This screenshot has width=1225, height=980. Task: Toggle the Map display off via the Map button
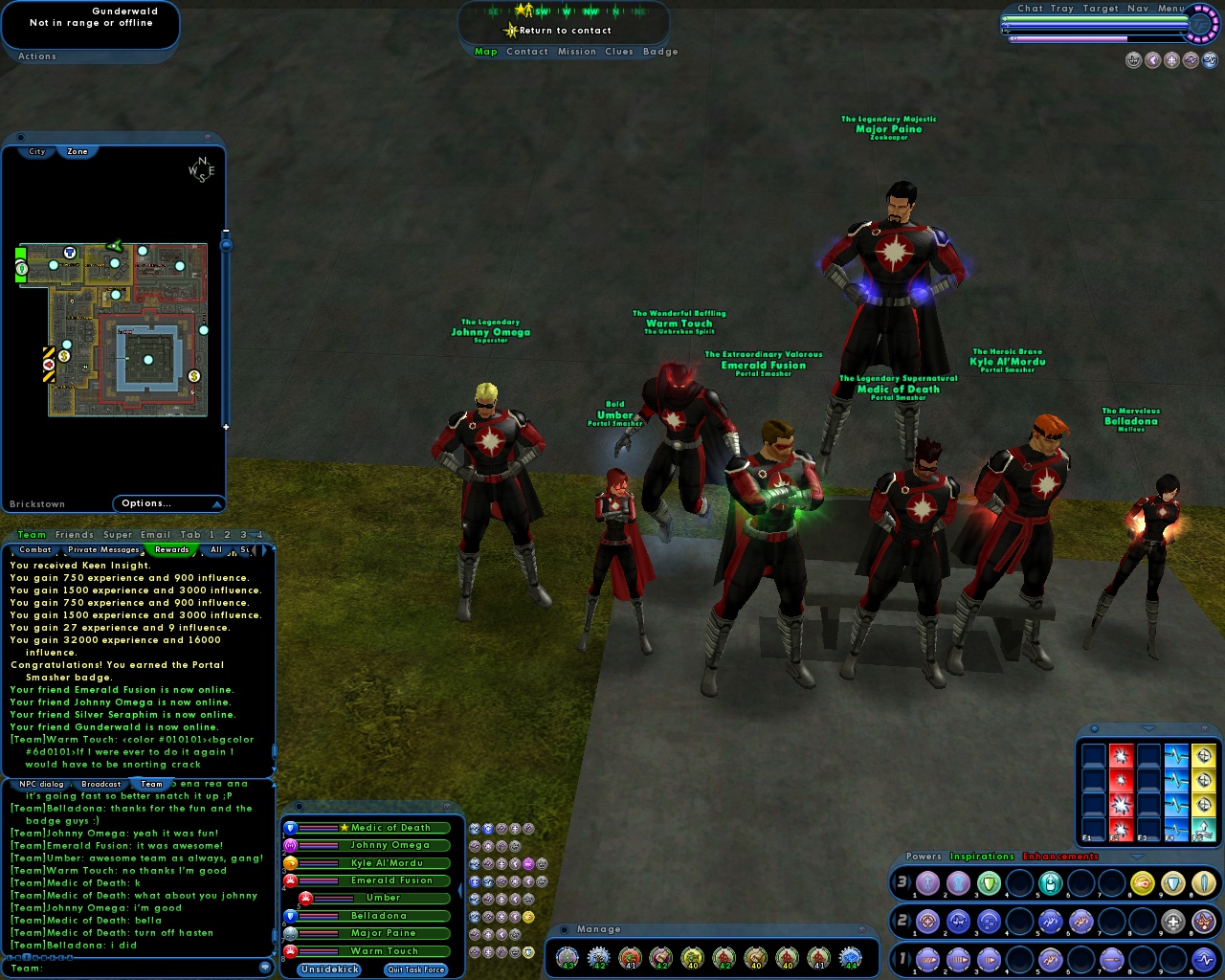(x=485, y=52)
